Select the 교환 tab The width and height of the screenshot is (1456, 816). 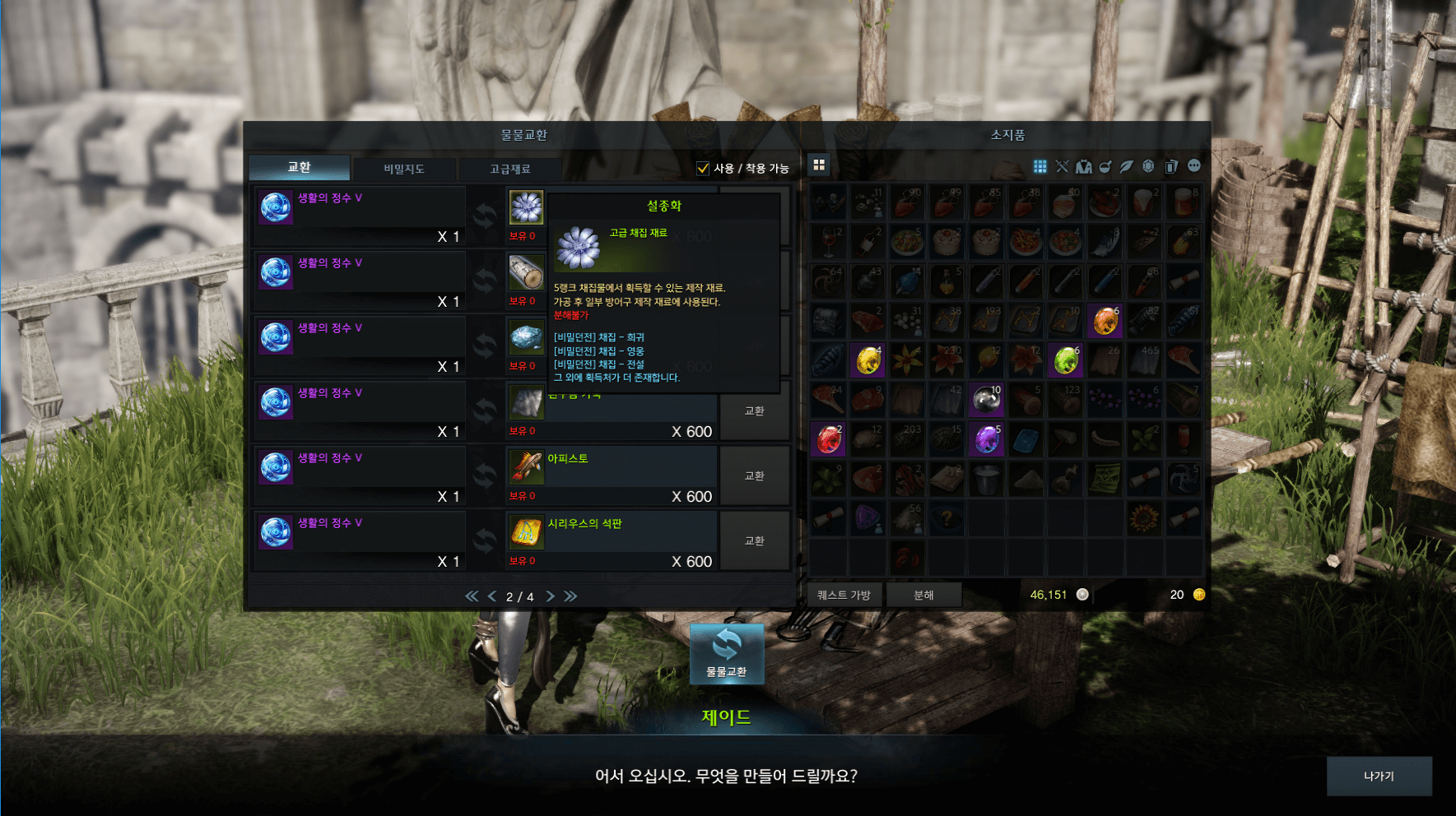pyautogui.click(x=300, y=167)
